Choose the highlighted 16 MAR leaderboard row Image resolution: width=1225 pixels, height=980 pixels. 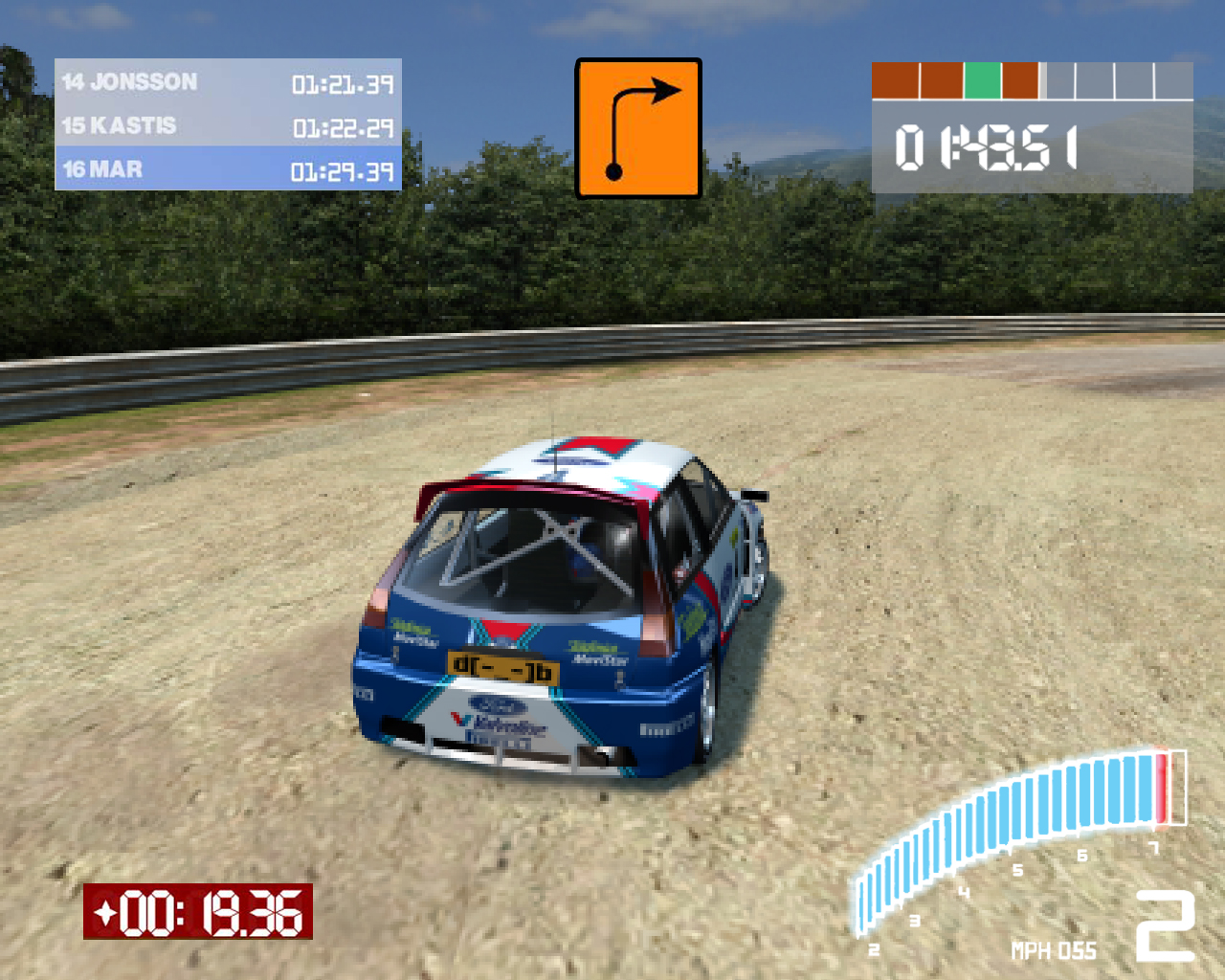click(x=228, y=170)
